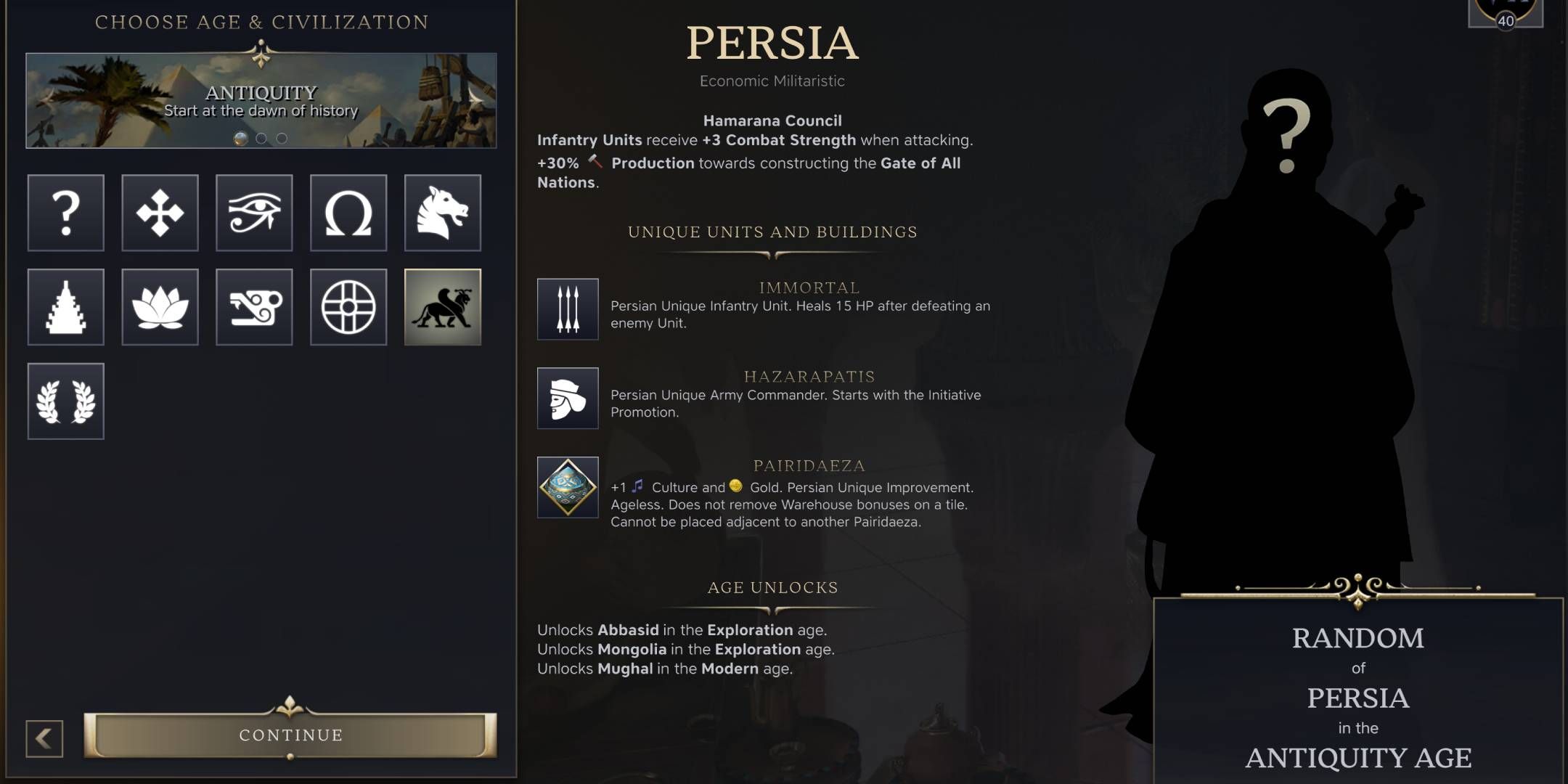
Task: Select the Egypt eye of Horus civilization icon
Action: click(x=254, y=213)
